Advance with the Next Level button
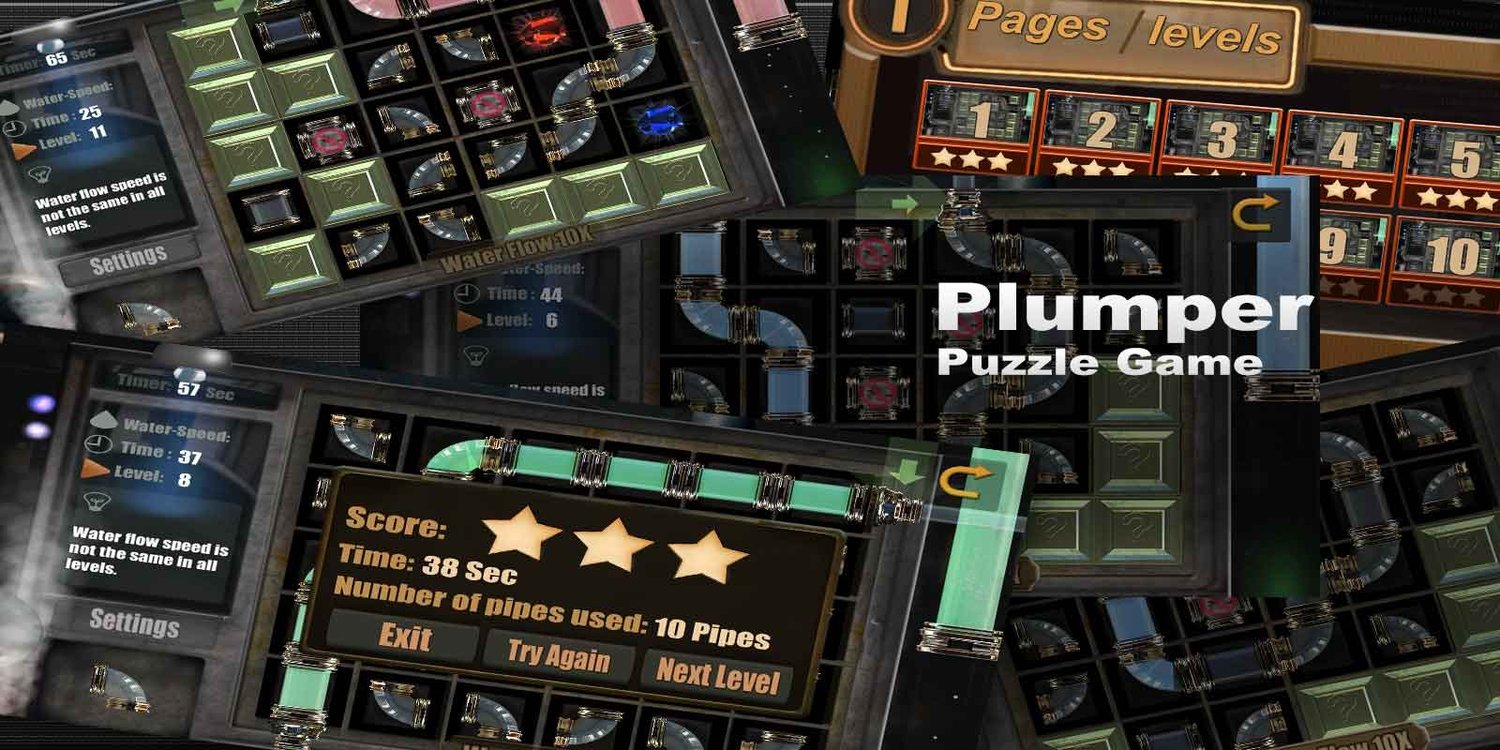 718,675
